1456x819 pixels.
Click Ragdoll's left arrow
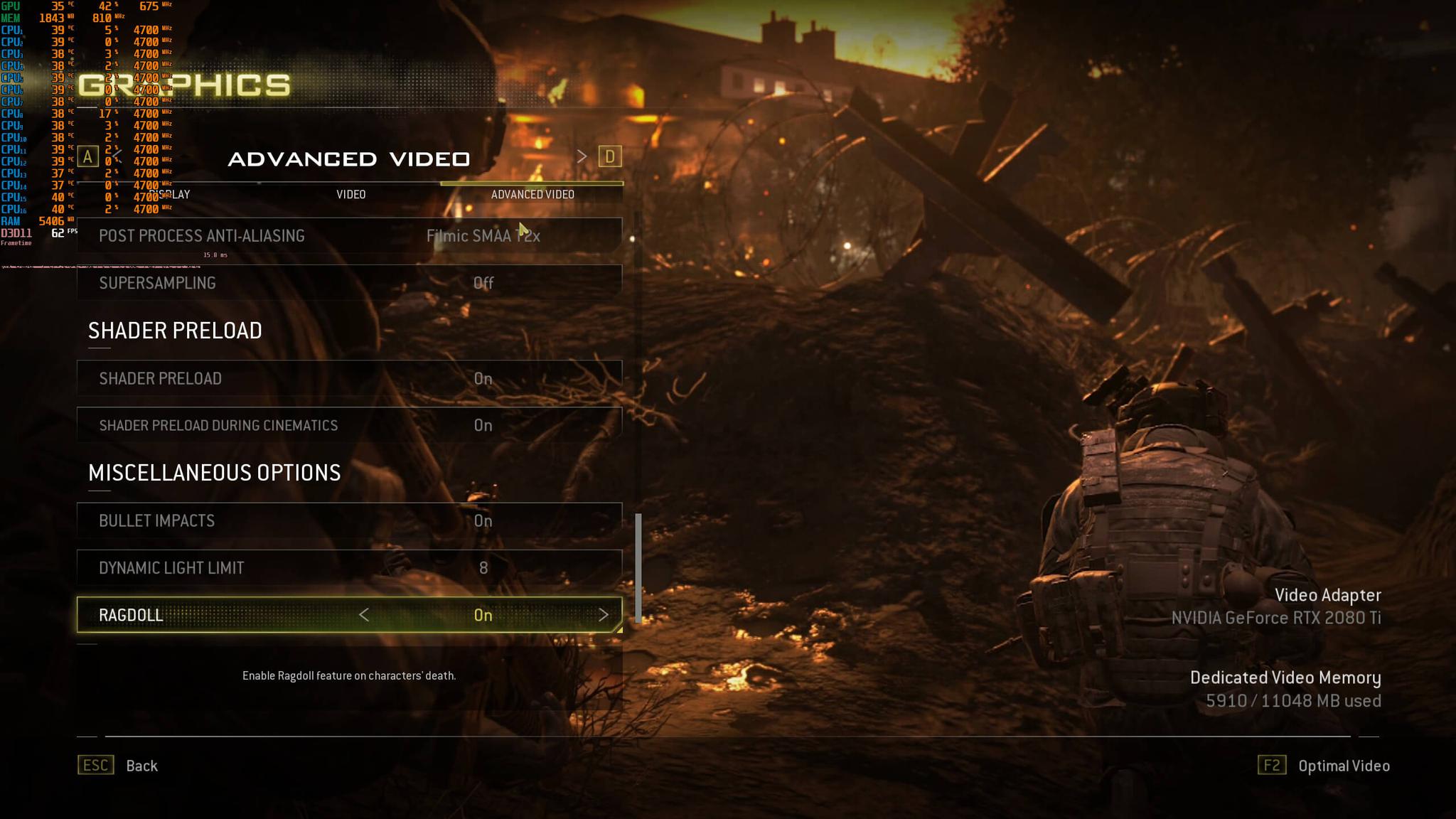pos(364,615)
